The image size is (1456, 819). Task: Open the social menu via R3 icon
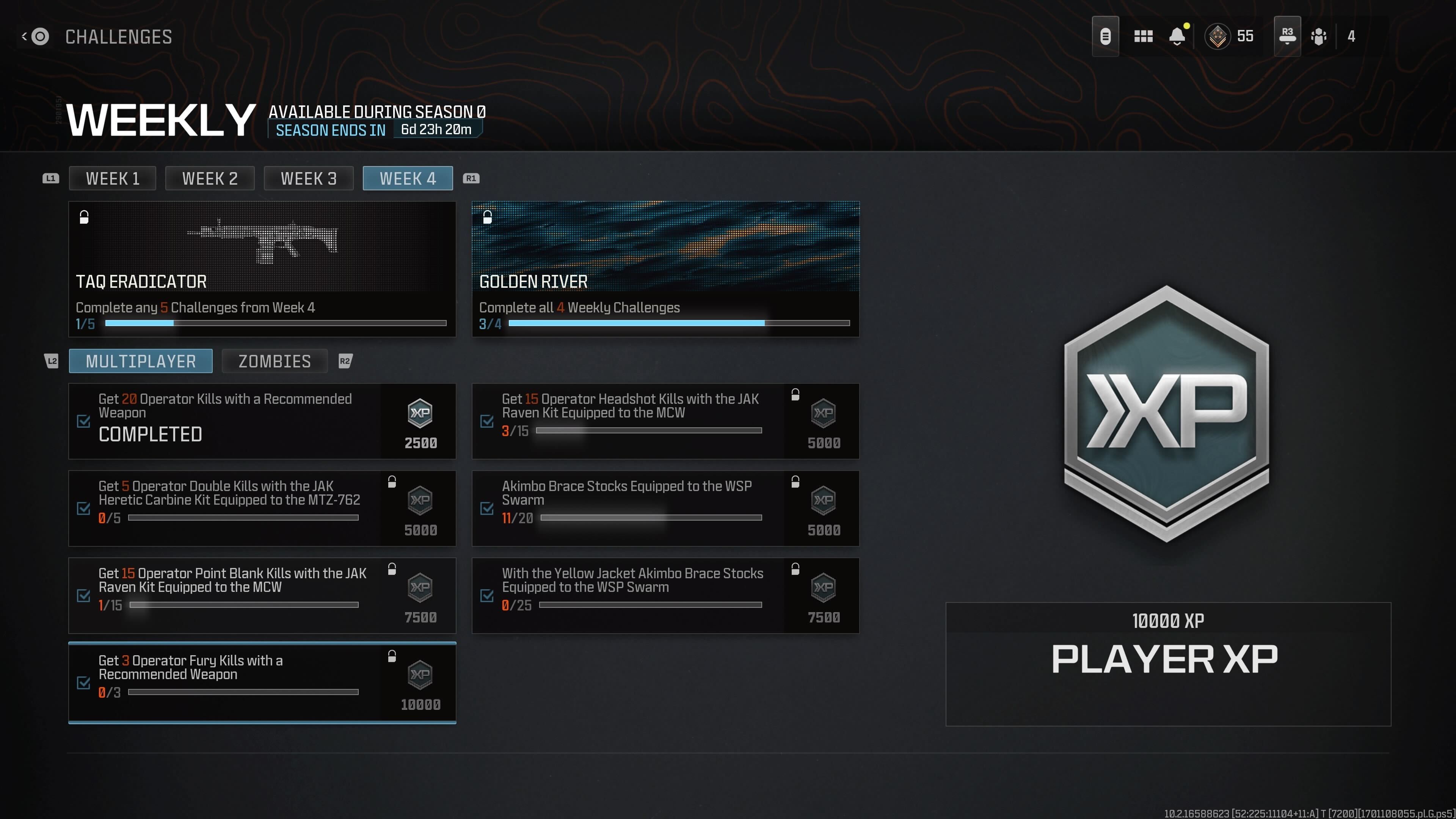point(1287,36)
